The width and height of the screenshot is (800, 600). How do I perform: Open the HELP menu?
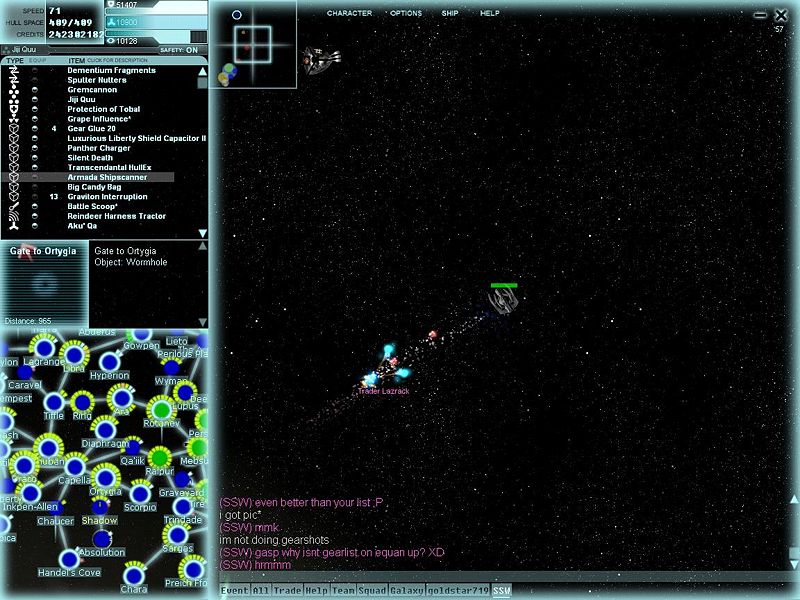click(490, 13)
